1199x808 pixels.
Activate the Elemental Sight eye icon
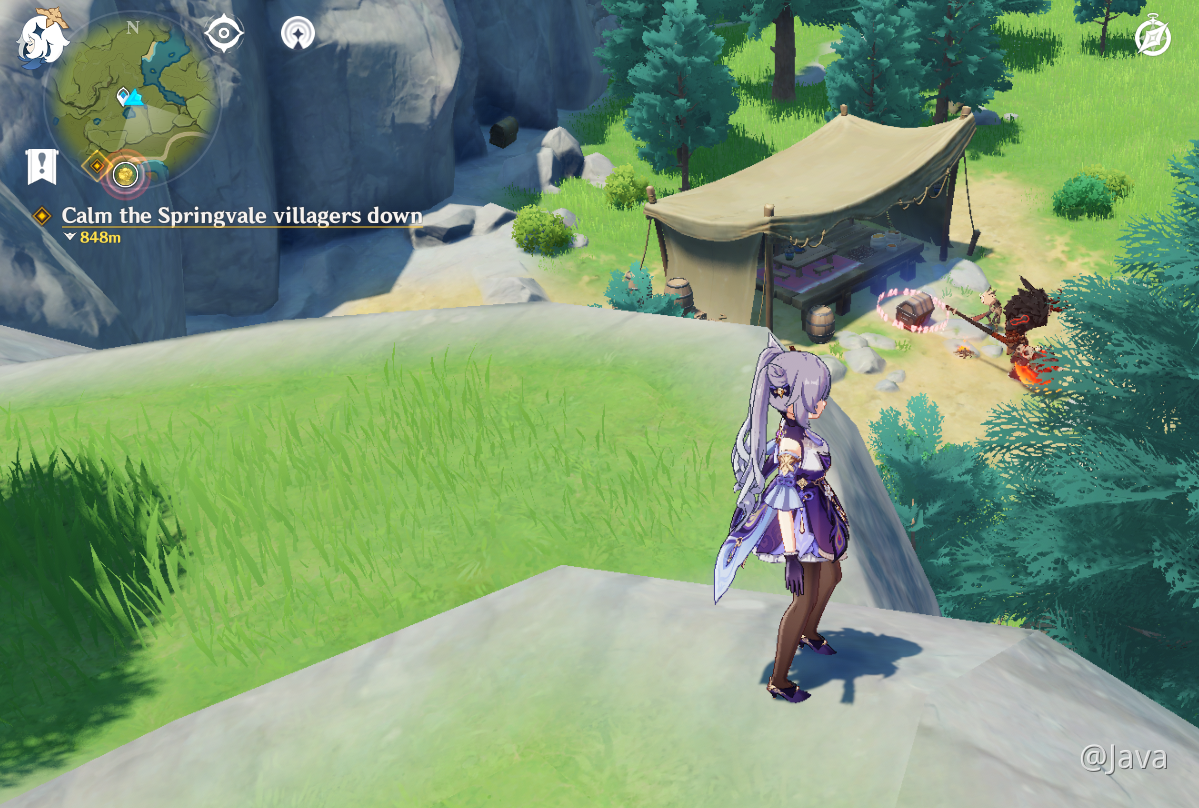pyautogui.click(x=224, y=34)
